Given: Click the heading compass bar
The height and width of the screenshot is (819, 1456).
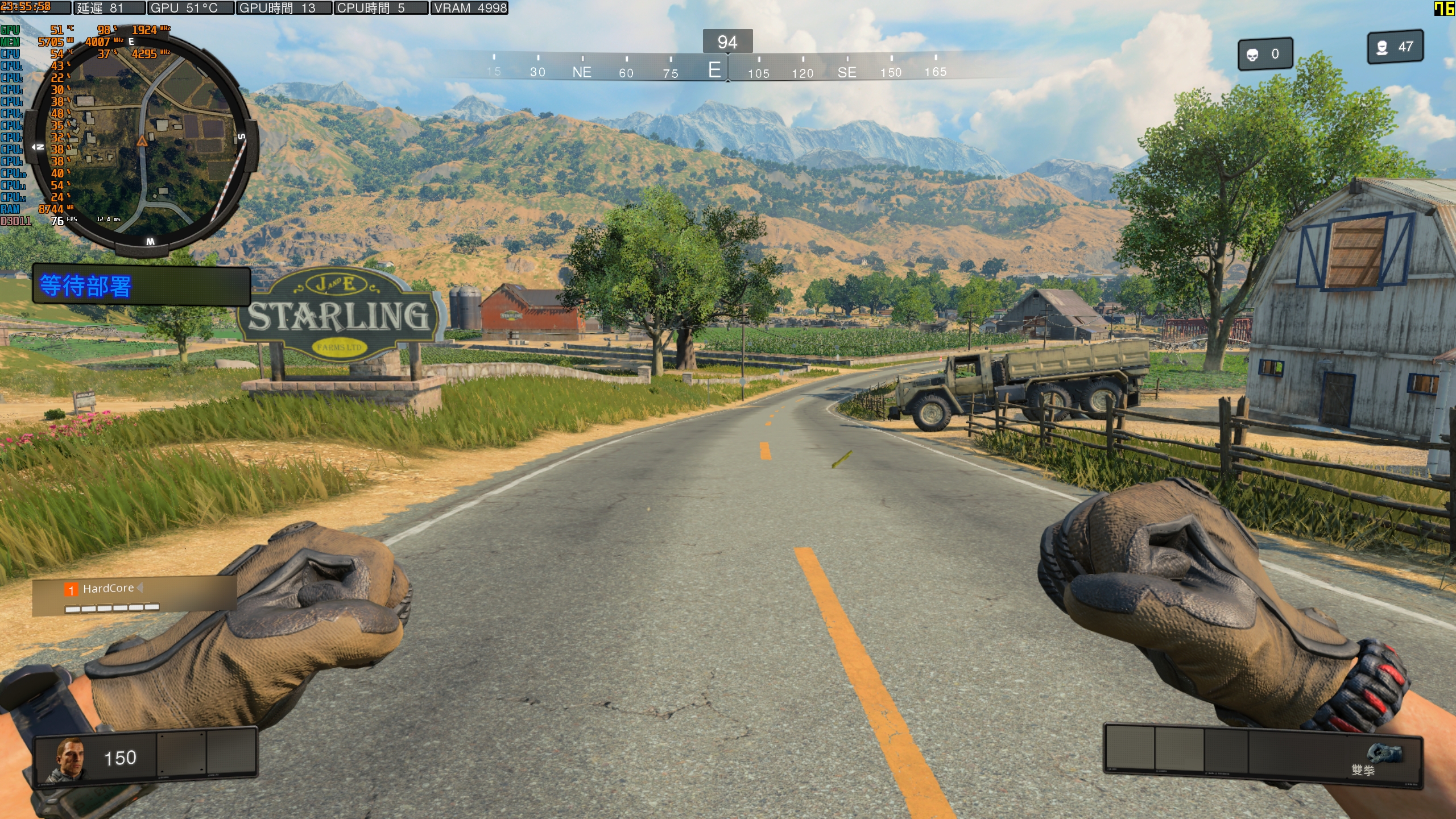Looking at the screenshot, I should pos(715,67).
